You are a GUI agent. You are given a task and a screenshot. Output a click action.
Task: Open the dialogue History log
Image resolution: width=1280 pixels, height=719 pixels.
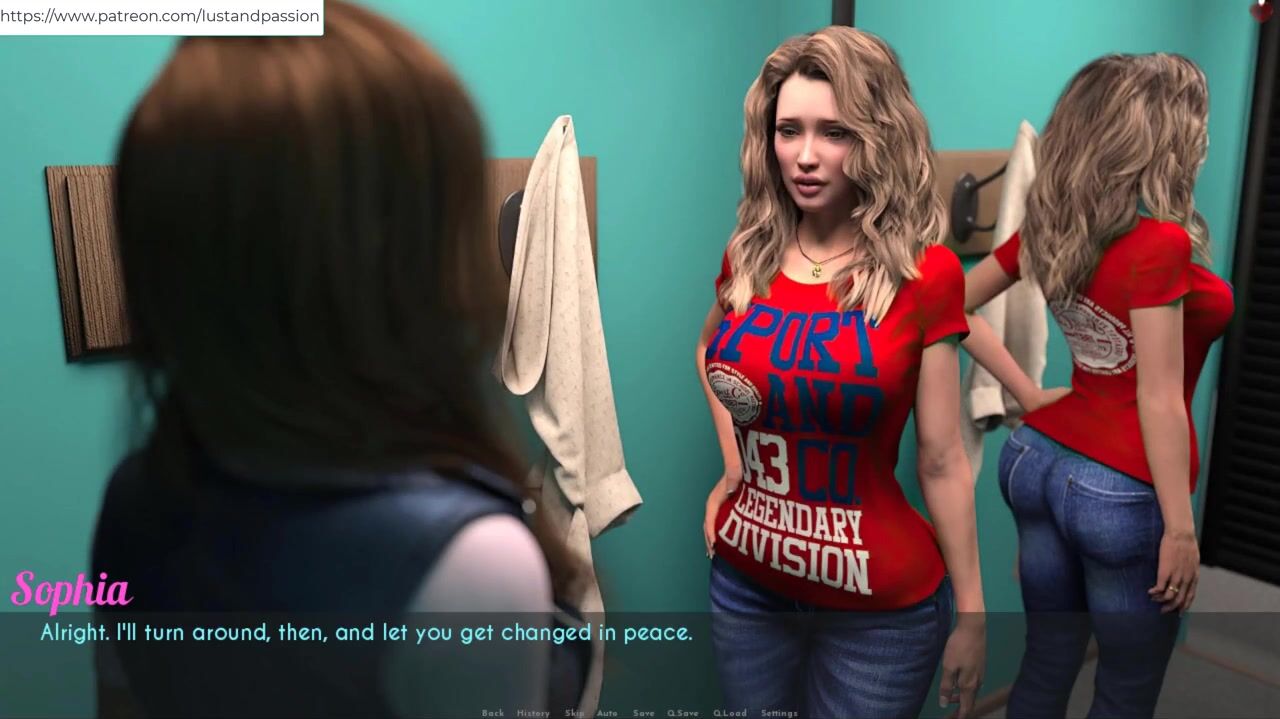click(x=533, y=713)
